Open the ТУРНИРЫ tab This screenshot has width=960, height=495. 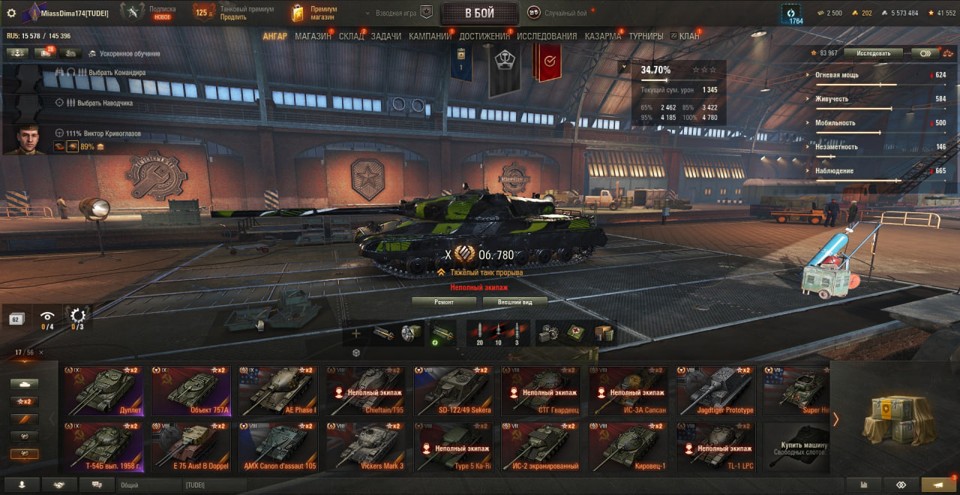pyautogui.click(x=647, y=36)
